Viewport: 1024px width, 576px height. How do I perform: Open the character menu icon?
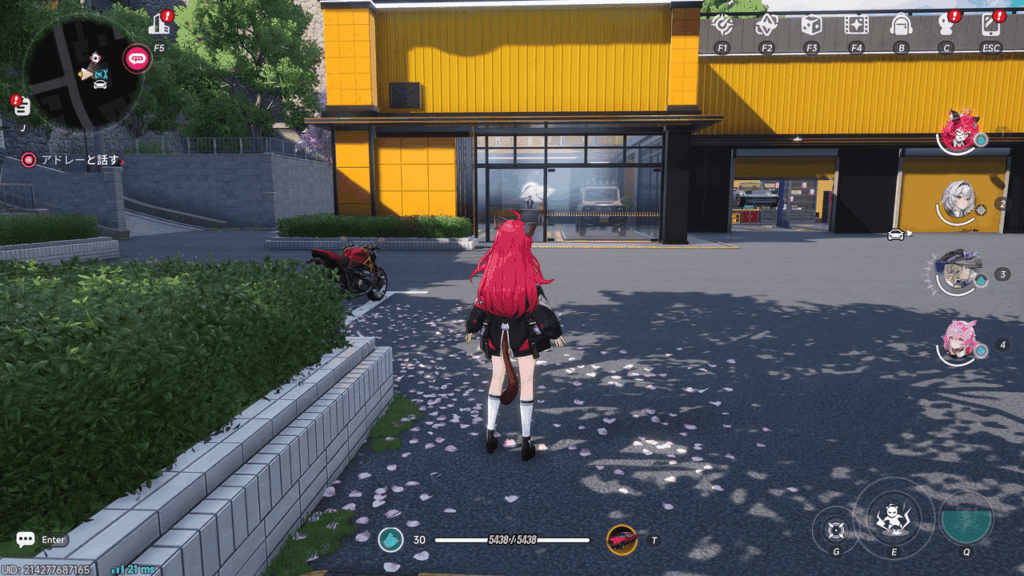[x=945, y=25]
